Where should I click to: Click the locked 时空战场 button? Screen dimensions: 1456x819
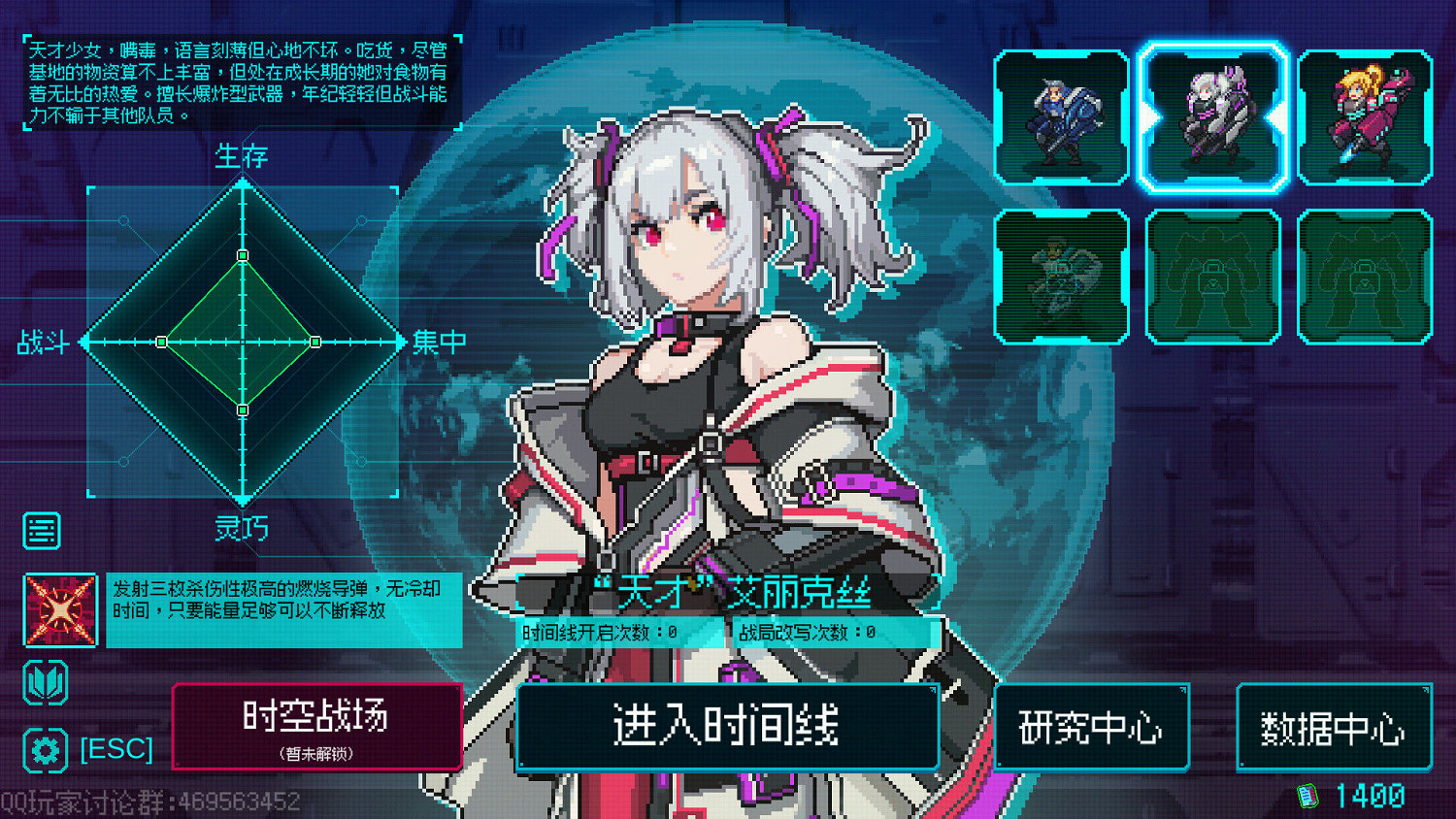[317, 726]
